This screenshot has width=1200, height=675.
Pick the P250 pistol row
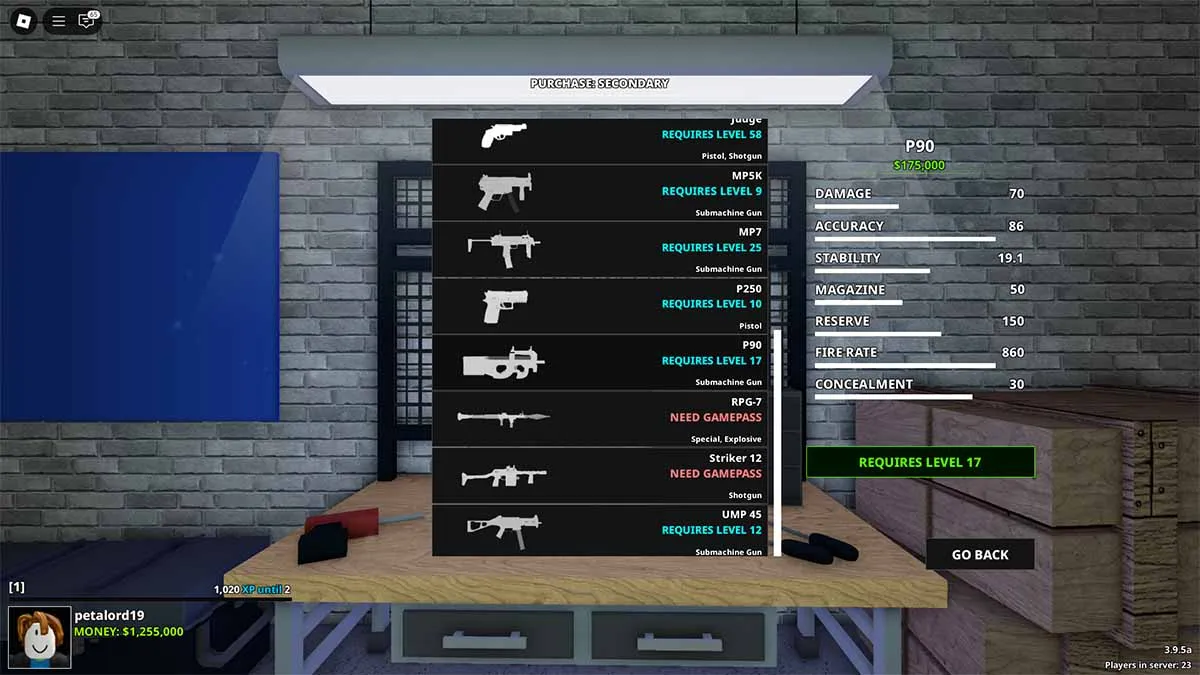[600, 305]
